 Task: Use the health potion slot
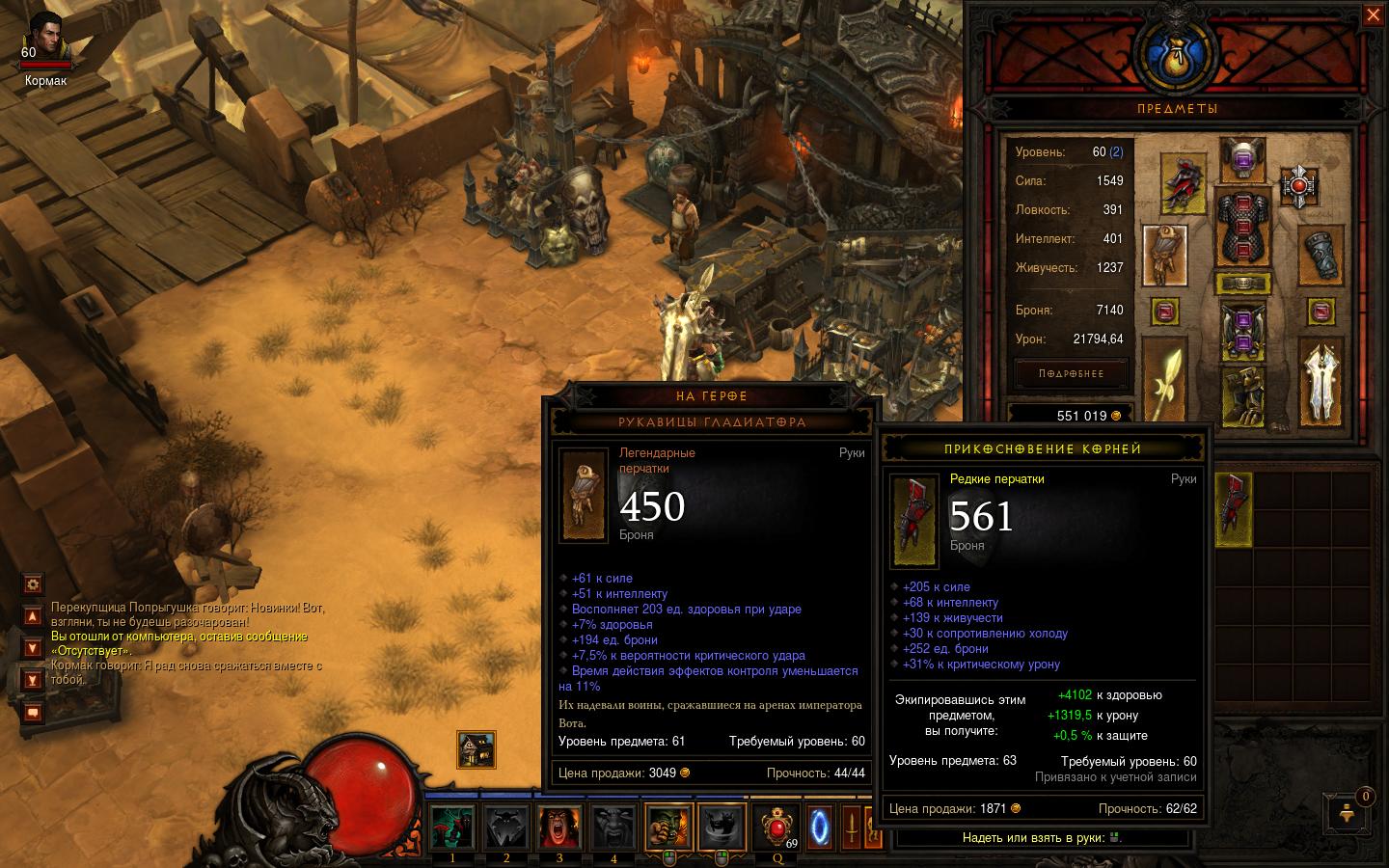(777, 827)
